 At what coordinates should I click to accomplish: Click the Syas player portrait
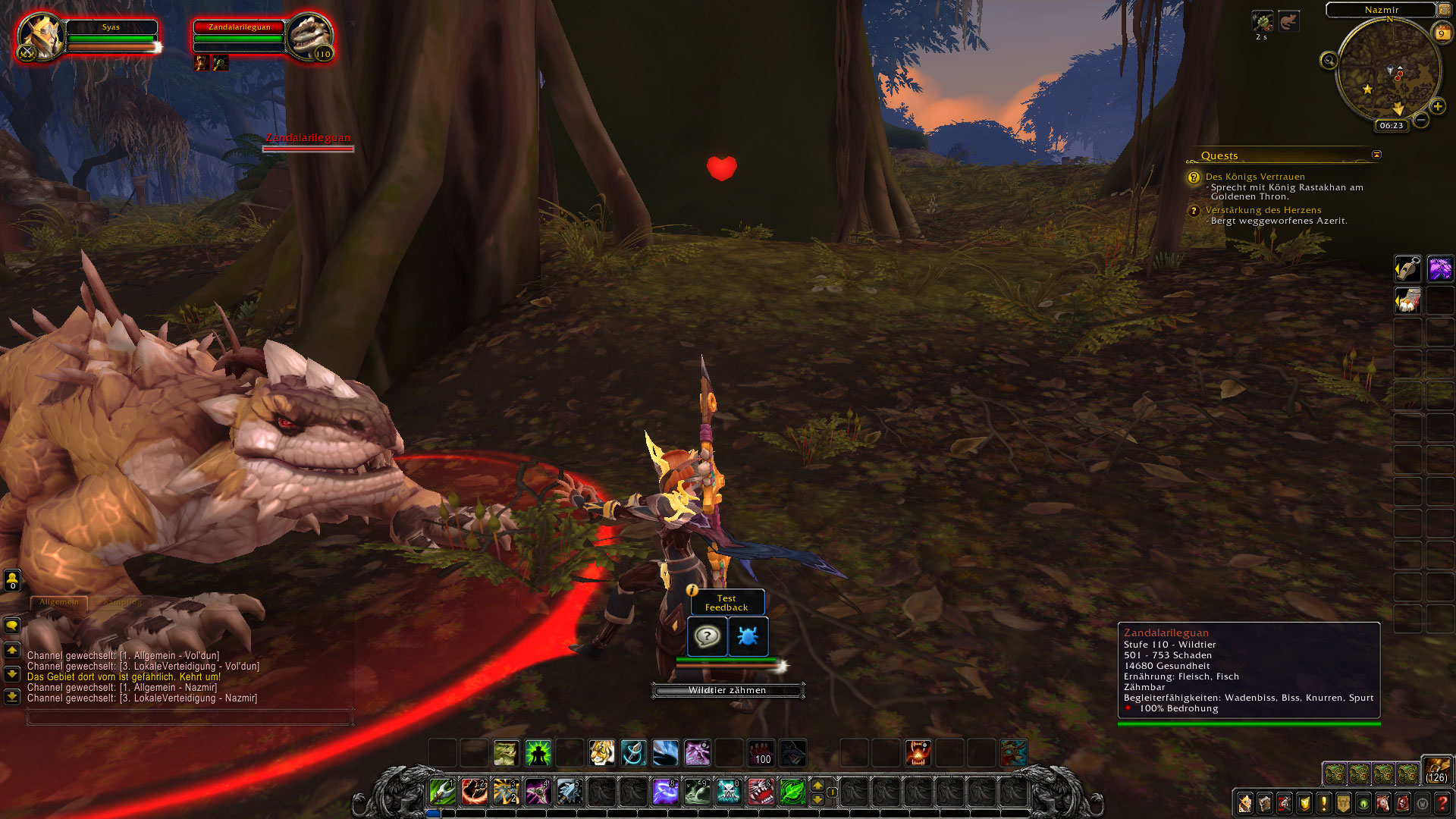click(39, 36)
